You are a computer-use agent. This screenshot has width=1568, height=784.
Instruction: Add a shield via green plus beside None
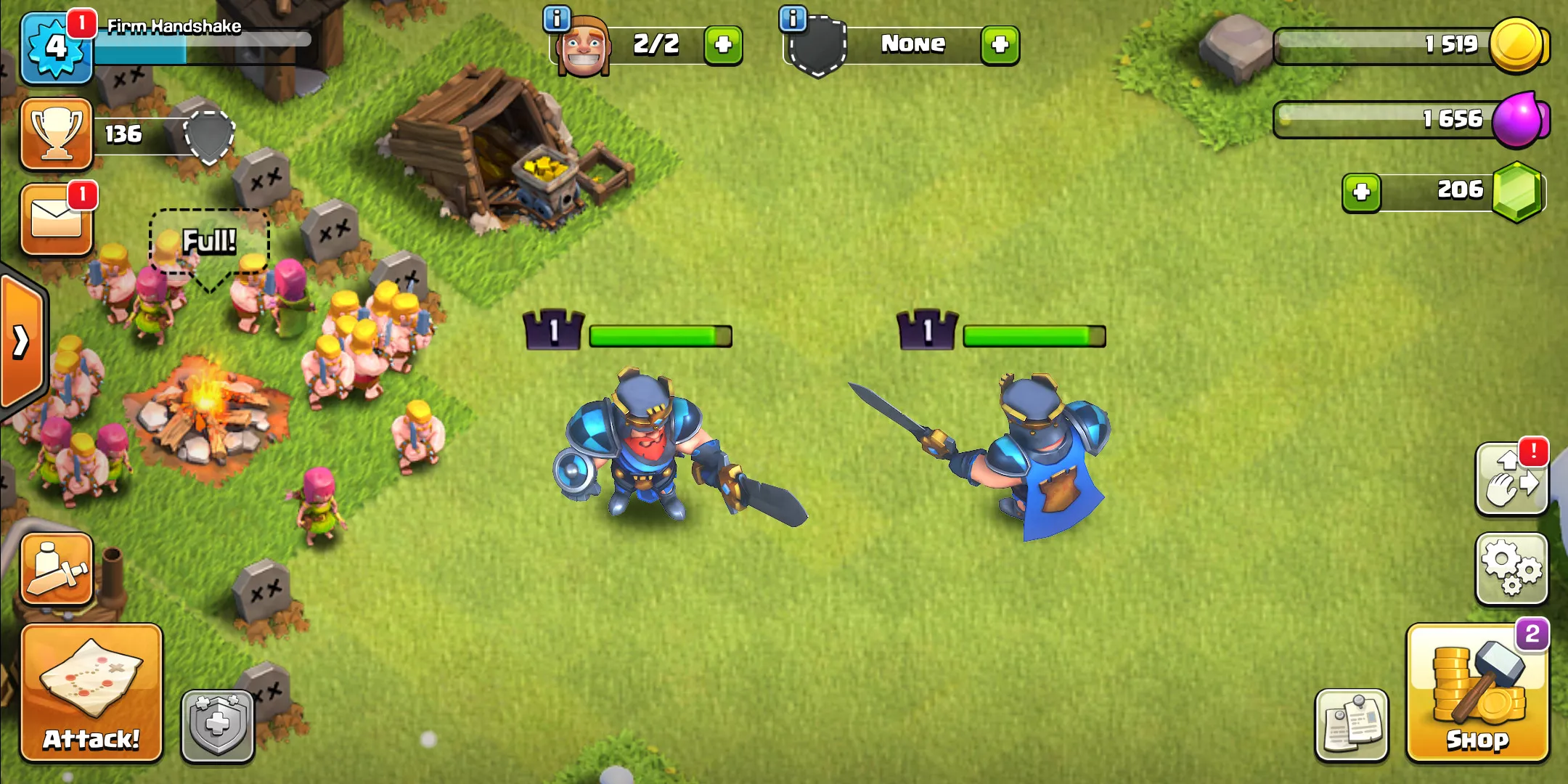pyautogui.click(x=1000, y=45)
